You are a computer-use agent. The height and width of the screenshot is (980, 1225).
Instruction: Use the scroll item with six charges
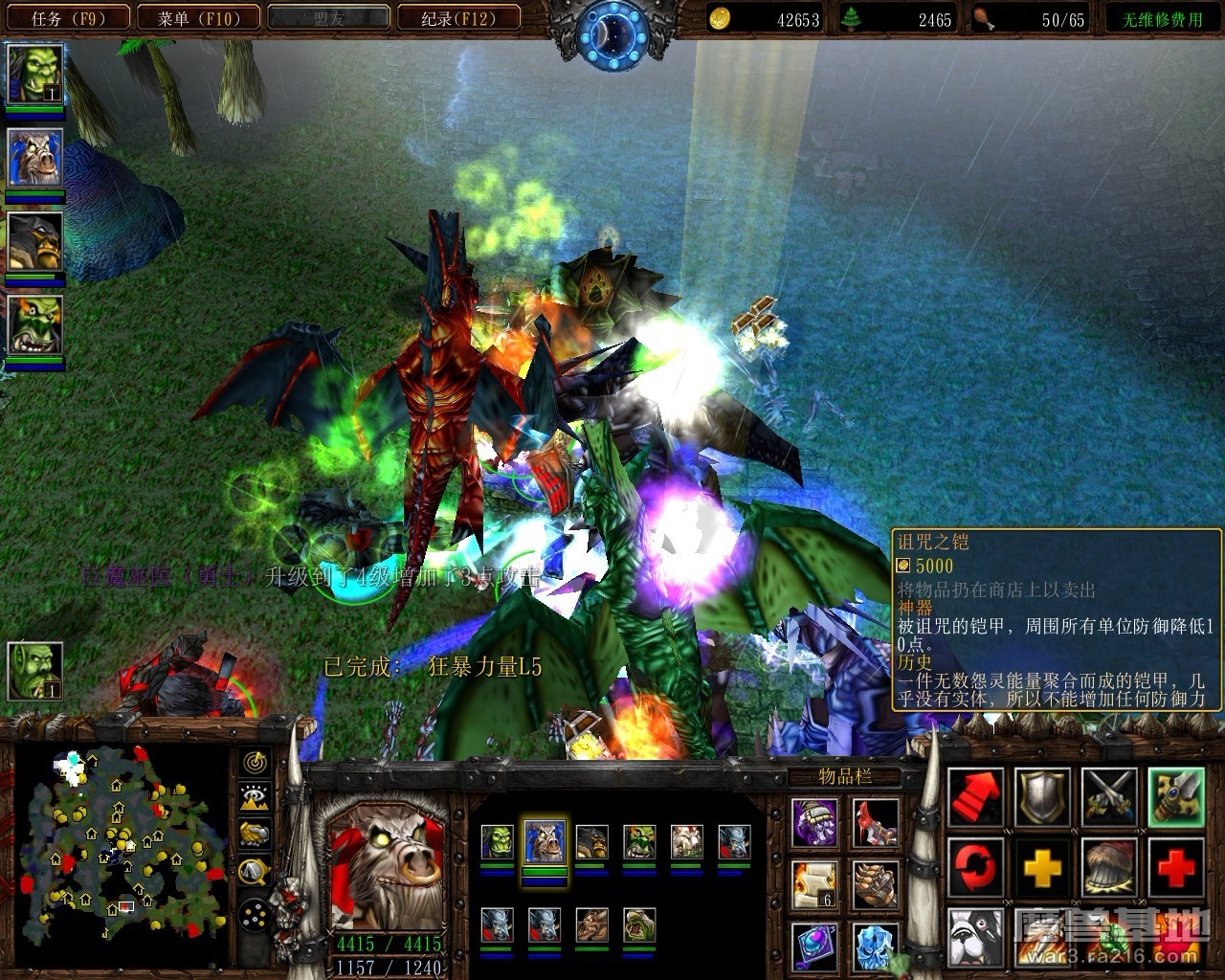point(814,885)
